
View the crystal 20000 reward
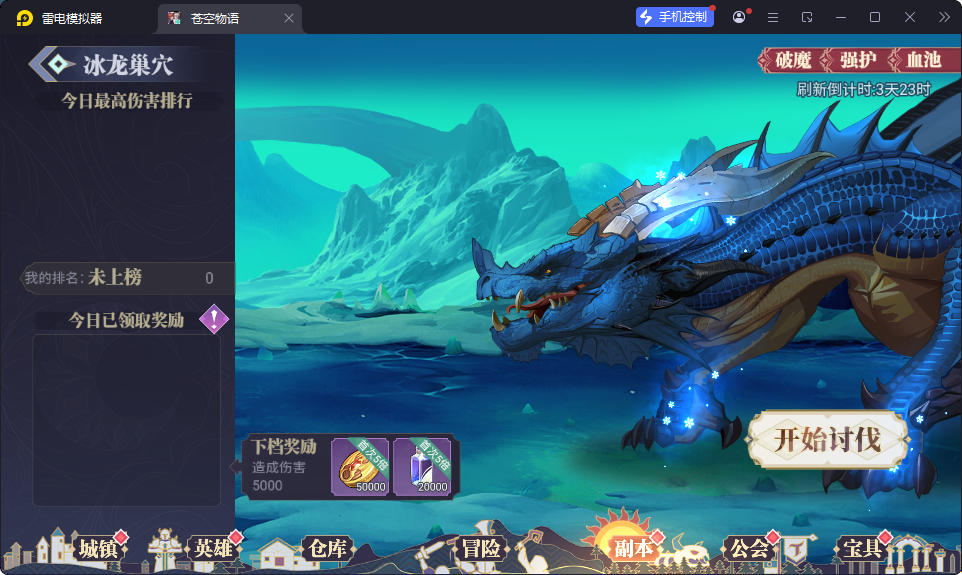422,466
